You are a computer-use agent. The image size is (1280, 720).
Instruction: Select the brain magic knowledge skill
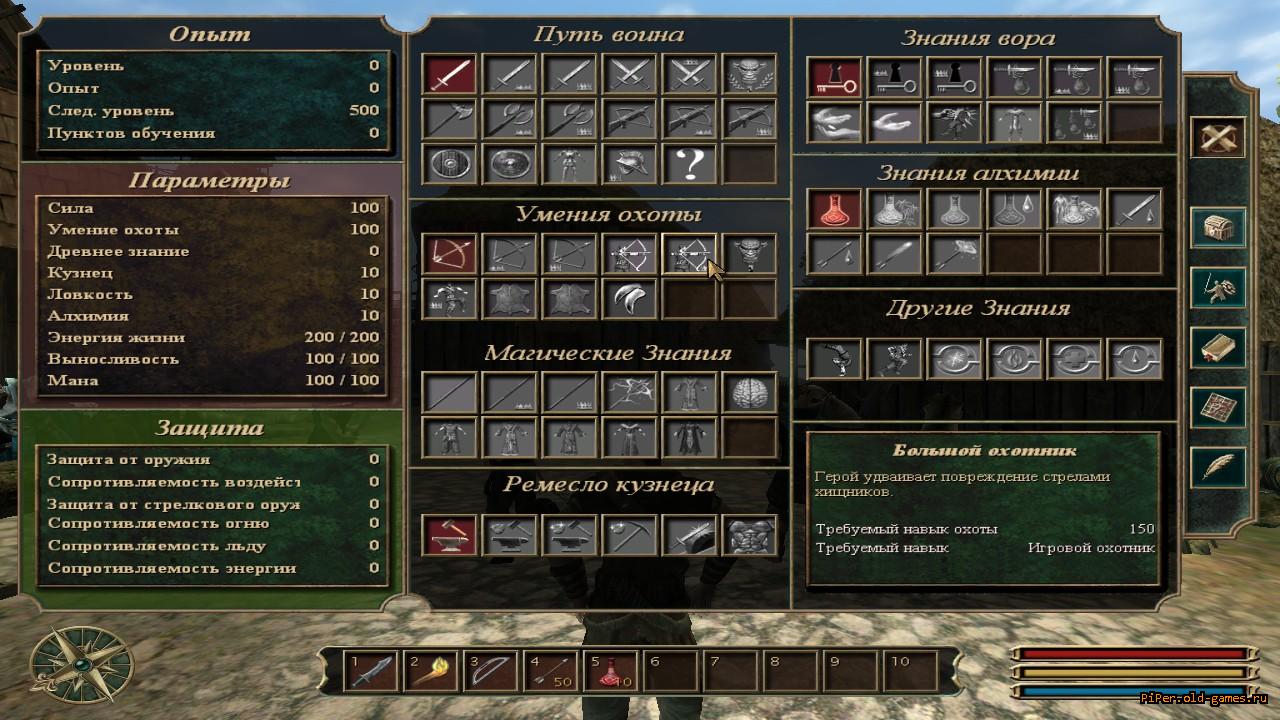[x=749, y=392]
